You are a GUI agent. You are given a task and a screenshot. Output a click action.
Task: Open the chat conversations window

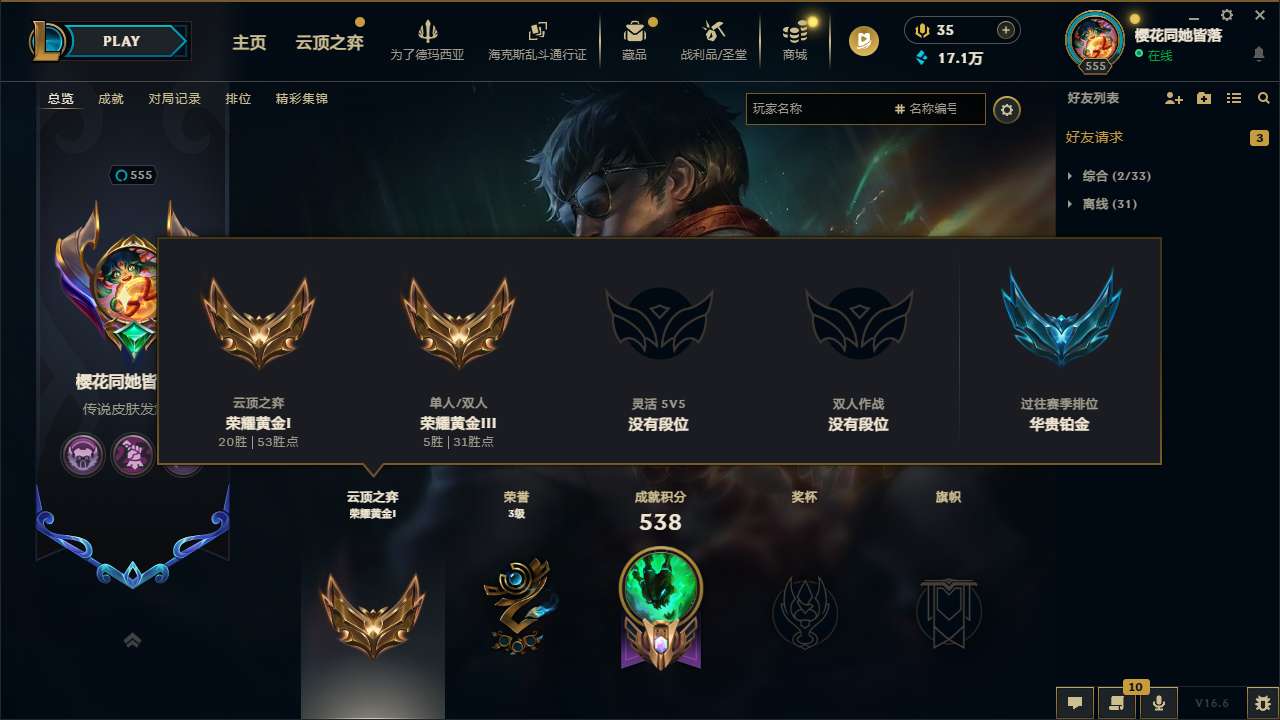(x=1074, y=703)
